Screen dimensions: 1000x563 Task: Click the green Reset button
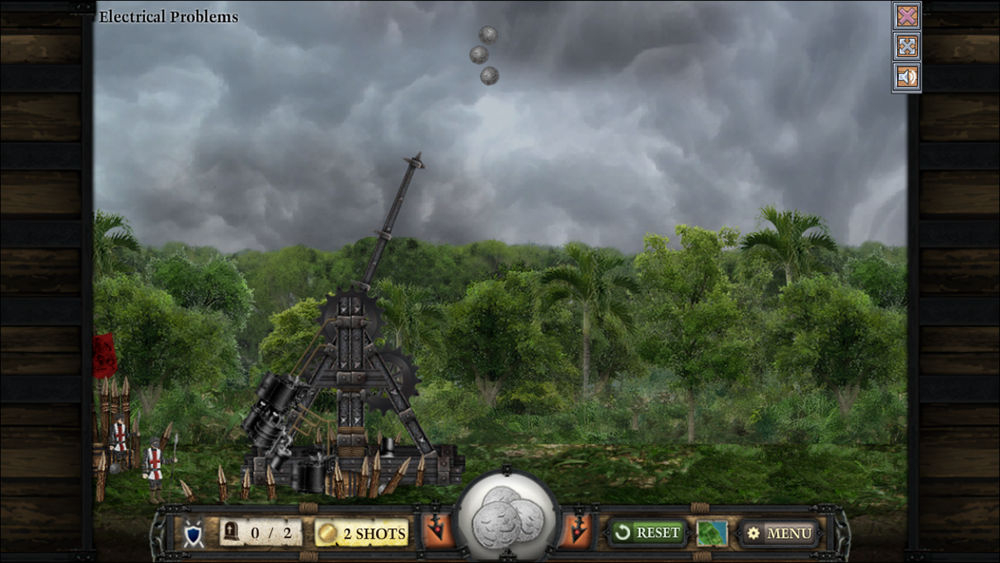[x=647, y=532]
